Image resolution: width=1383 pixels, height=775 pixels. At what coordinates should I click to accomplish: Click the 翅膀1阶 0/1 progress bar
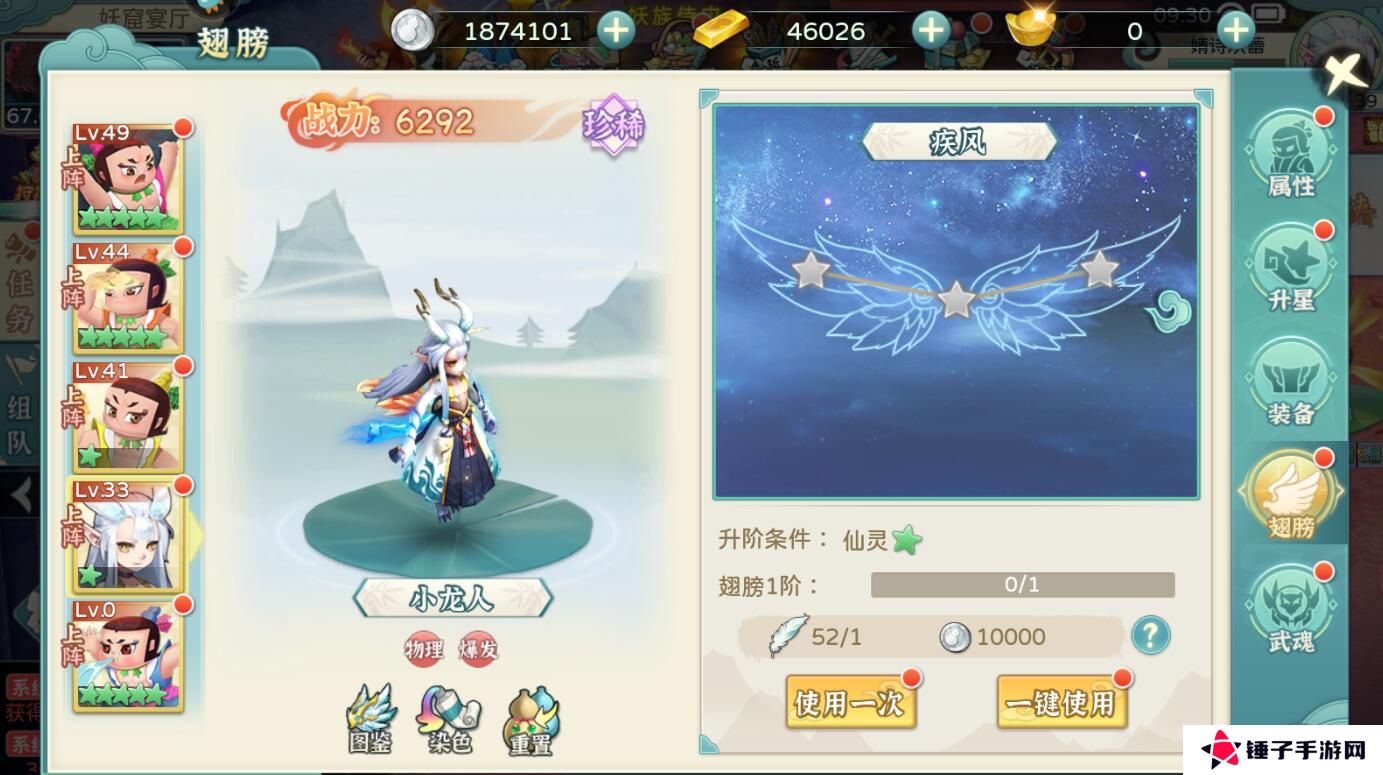point(1022,584)
